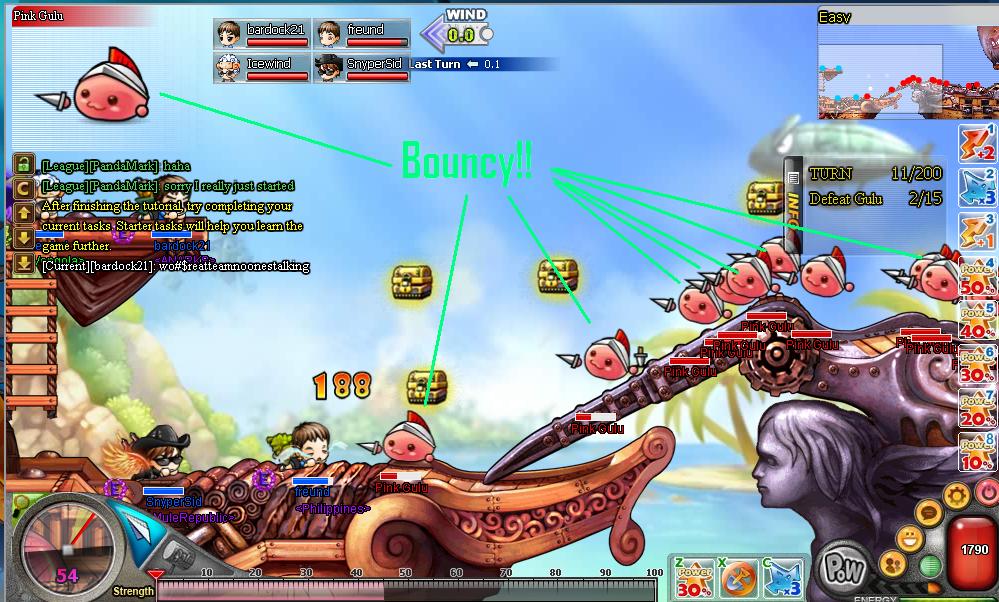Use the Power 10% skill item
Viewport: 999px width, 602px height.
[976, 452]
